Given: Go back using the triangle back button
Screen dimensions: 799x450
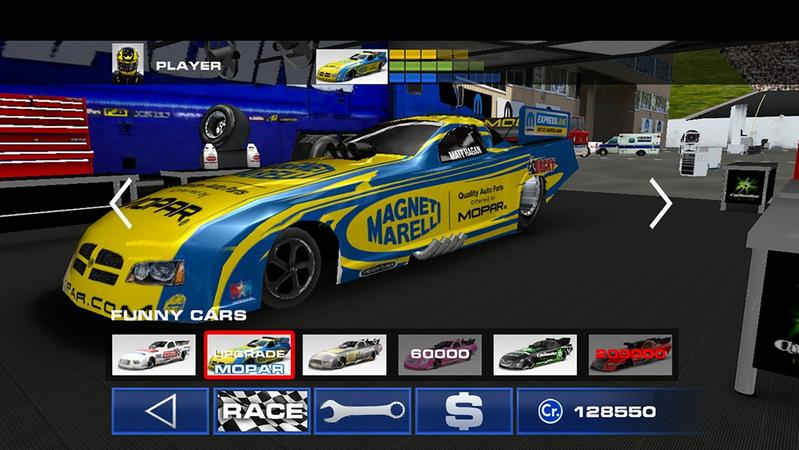Looking at the screenshot, I should [160, 411].
